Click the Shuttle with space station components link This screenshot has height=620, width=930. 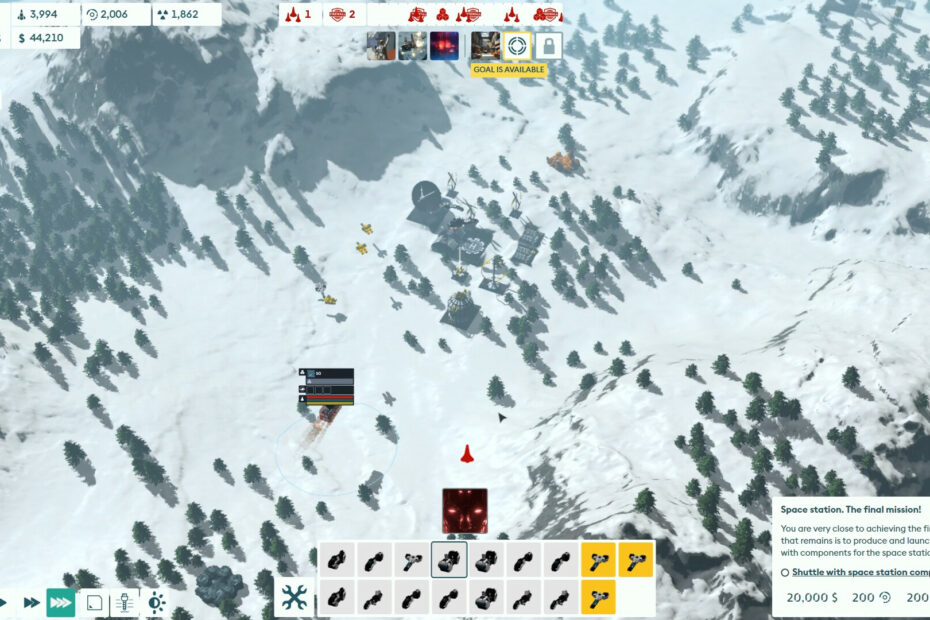coord(860,572)
